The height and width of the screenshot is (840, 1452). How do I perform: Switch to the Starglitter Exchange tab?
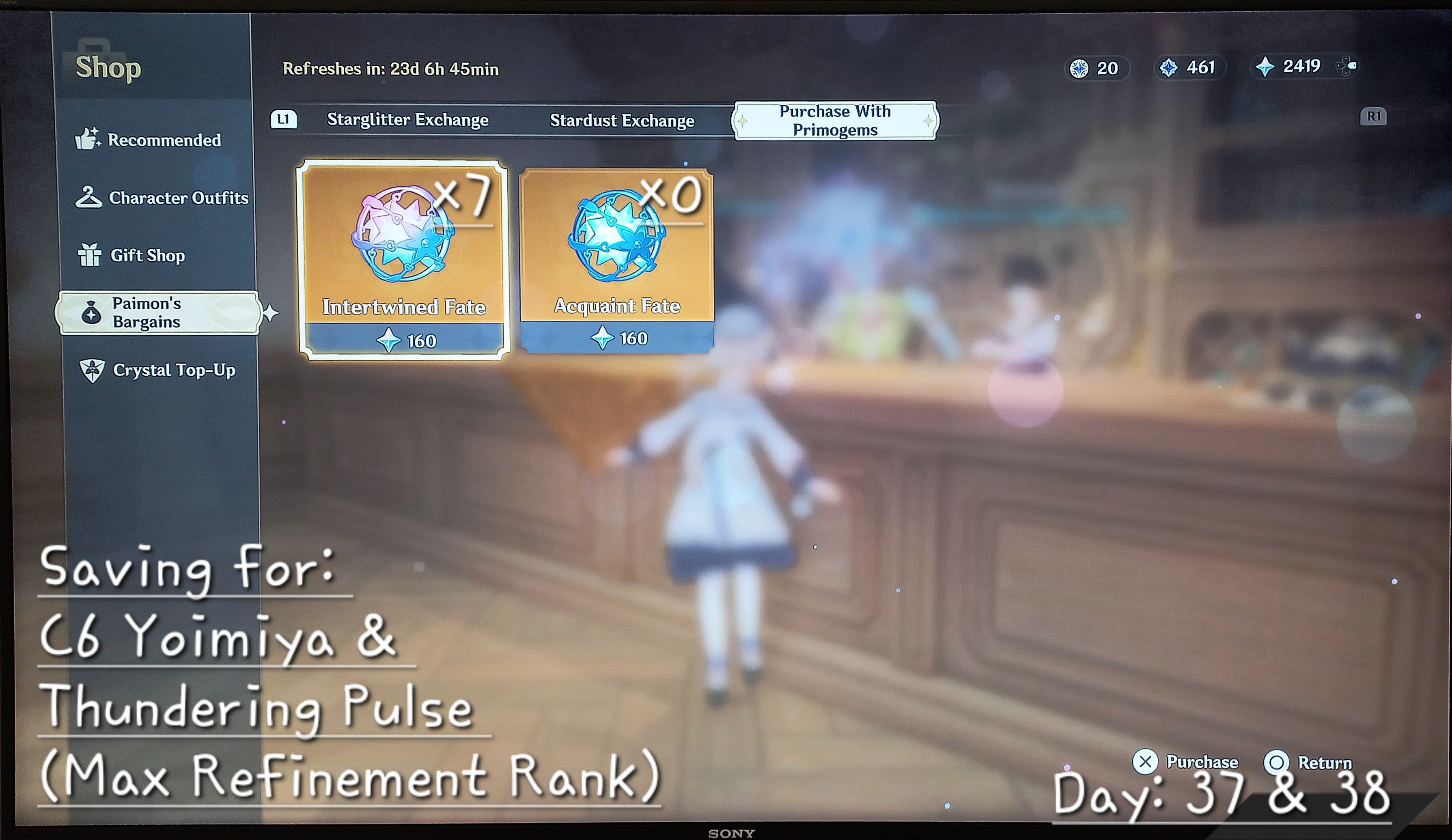tap(408, 121)
